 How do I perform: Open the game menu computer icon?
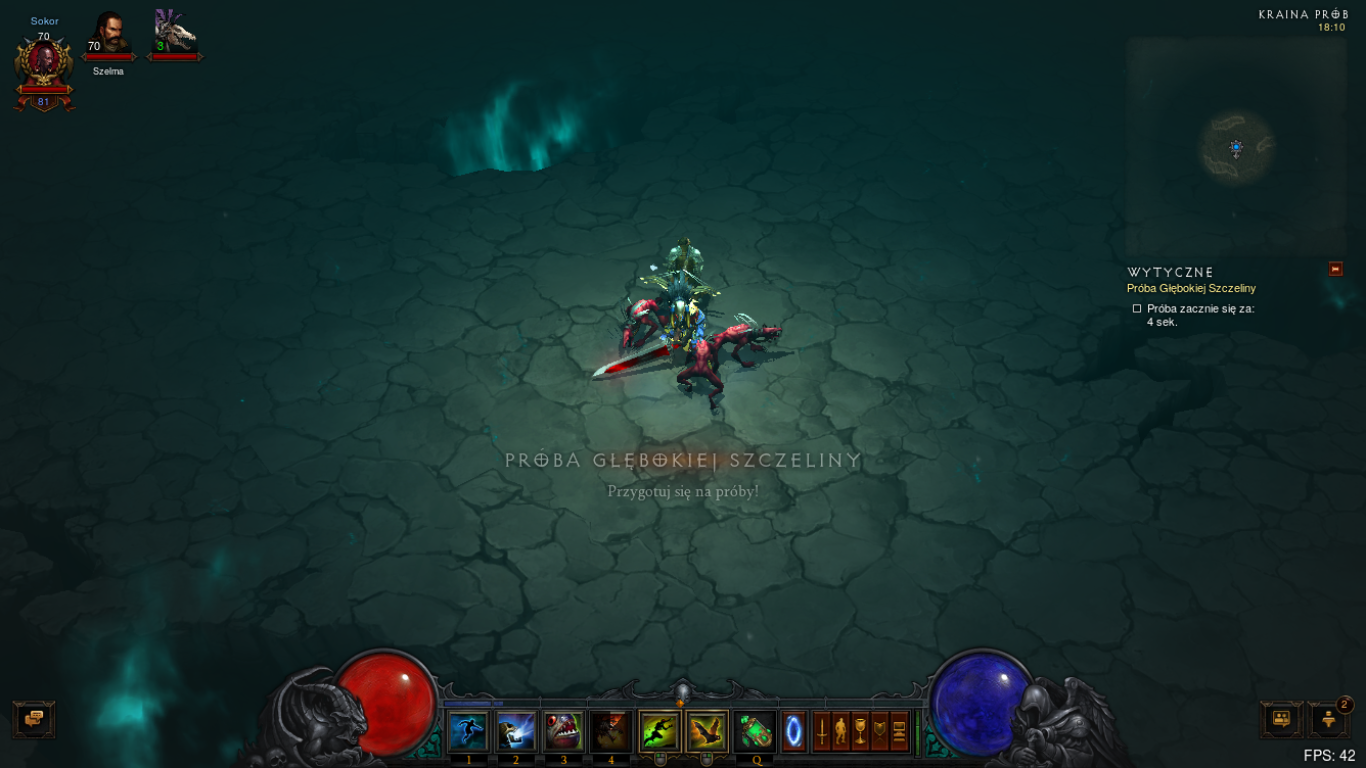899,731
